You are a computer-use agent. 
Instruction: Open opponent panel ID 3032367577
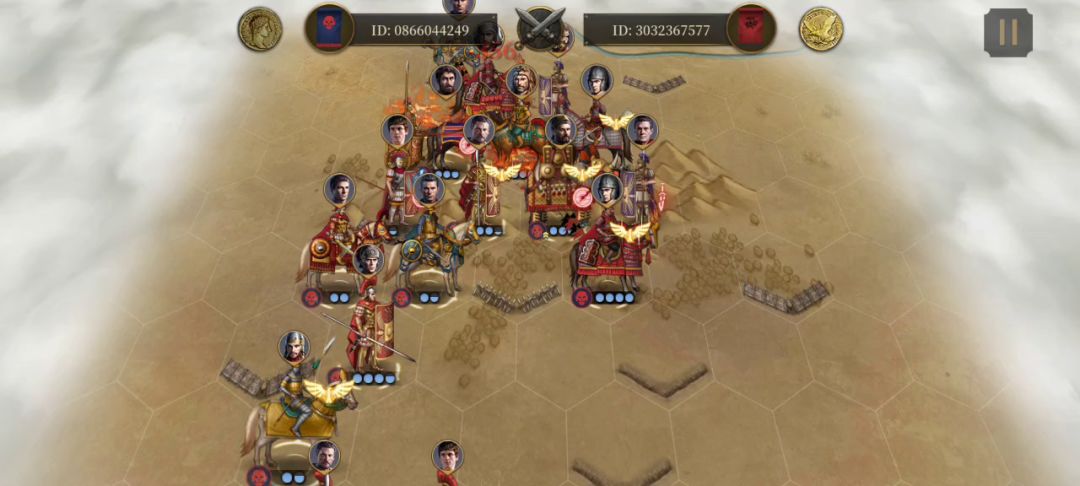point(660,30)
